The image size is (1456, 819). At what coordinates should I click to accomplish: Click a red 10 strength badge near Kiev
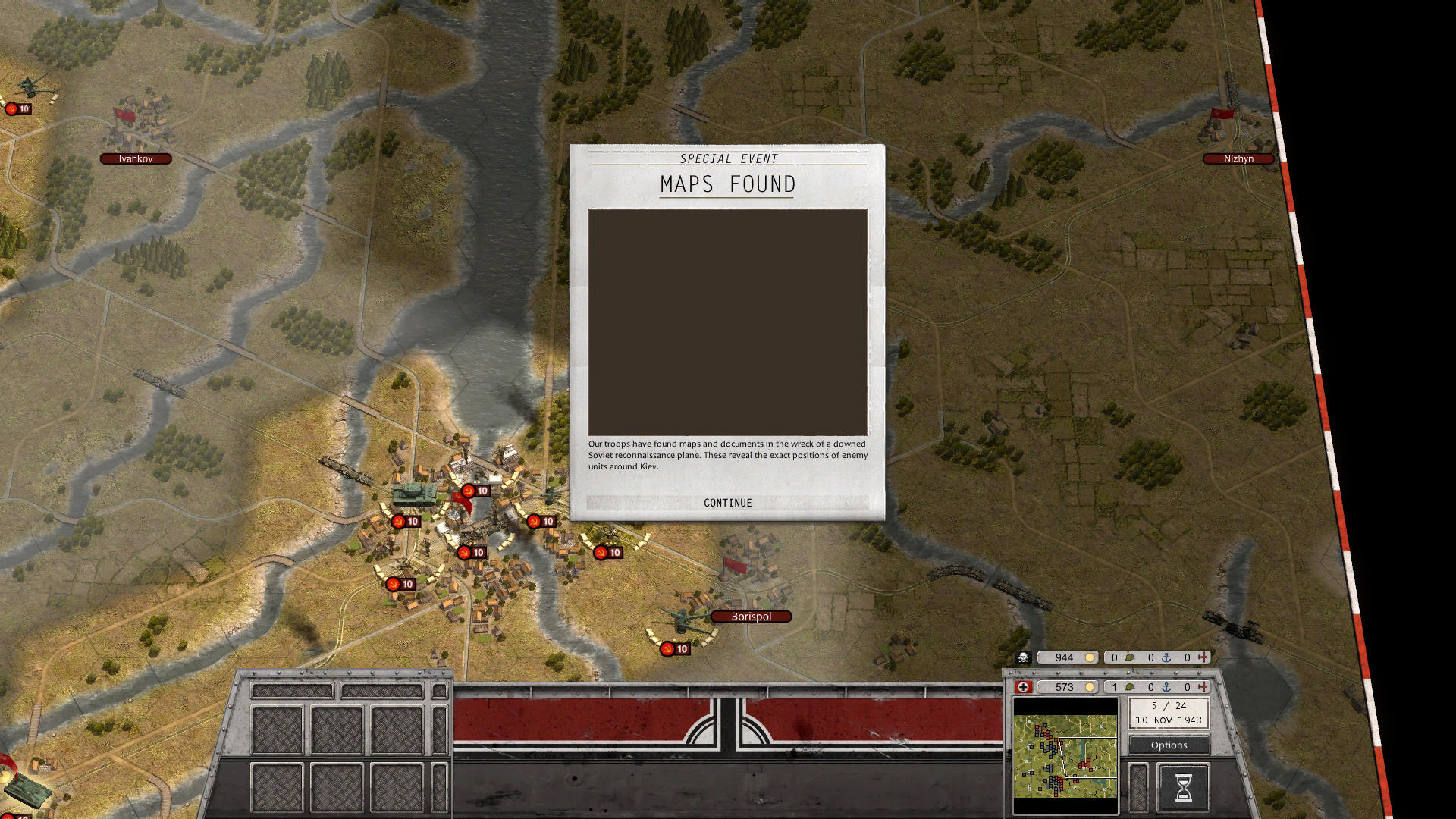pyautogui.click(x=478, y=490)
